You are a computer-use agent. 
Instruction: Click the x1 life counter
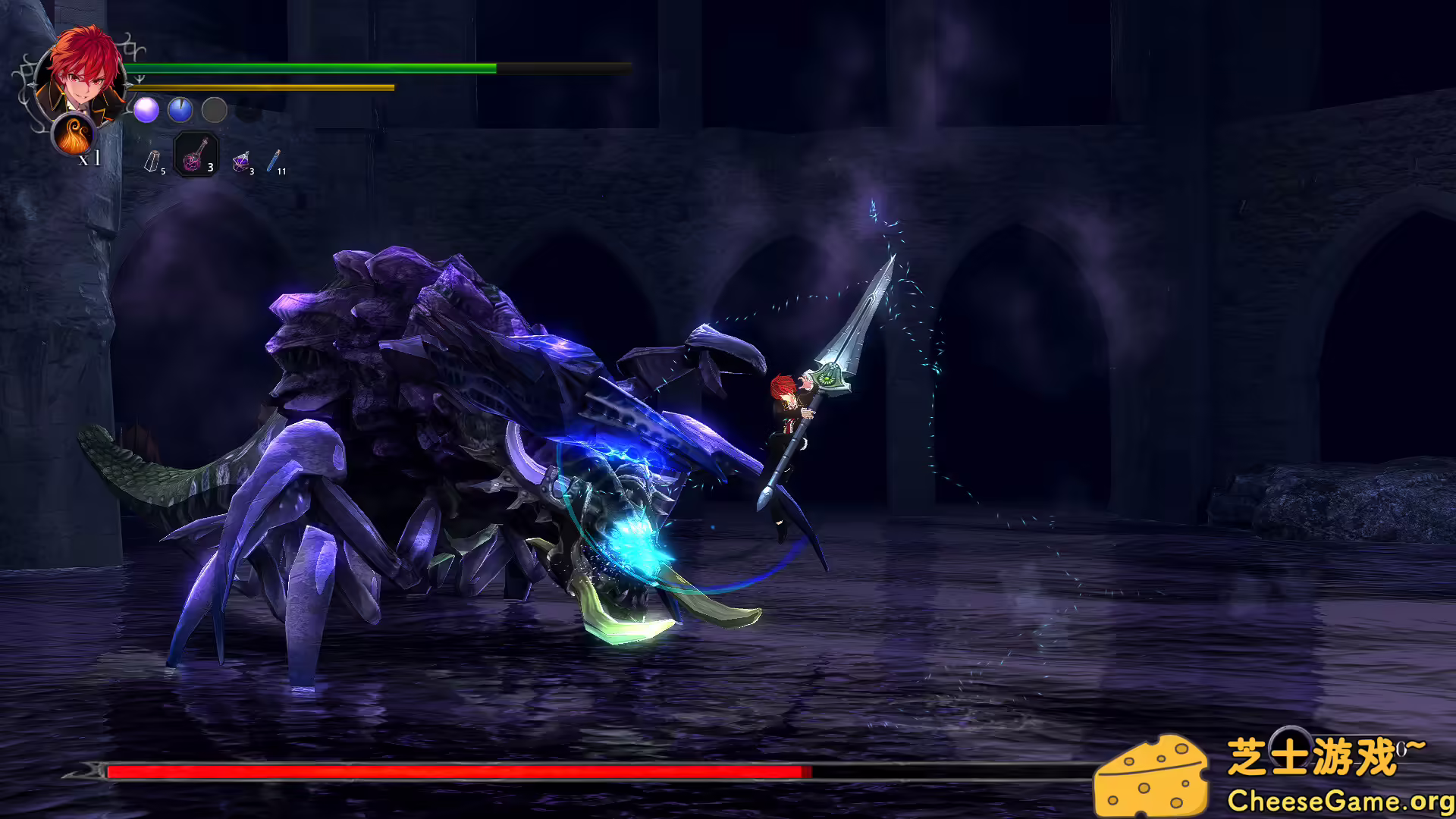pos(89,158)
